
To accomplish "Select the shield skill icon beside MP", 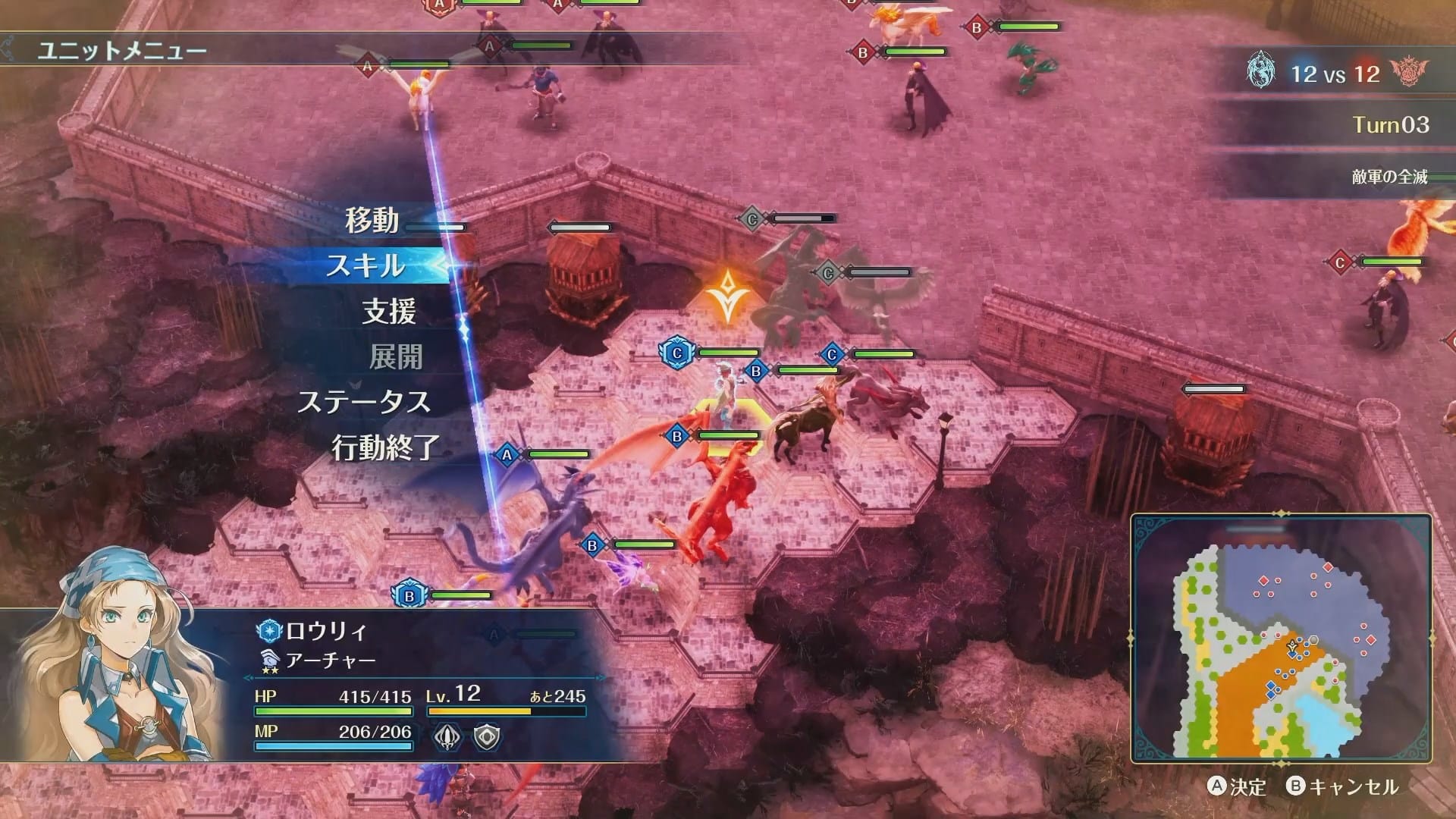I will click(x=486, y=736).
